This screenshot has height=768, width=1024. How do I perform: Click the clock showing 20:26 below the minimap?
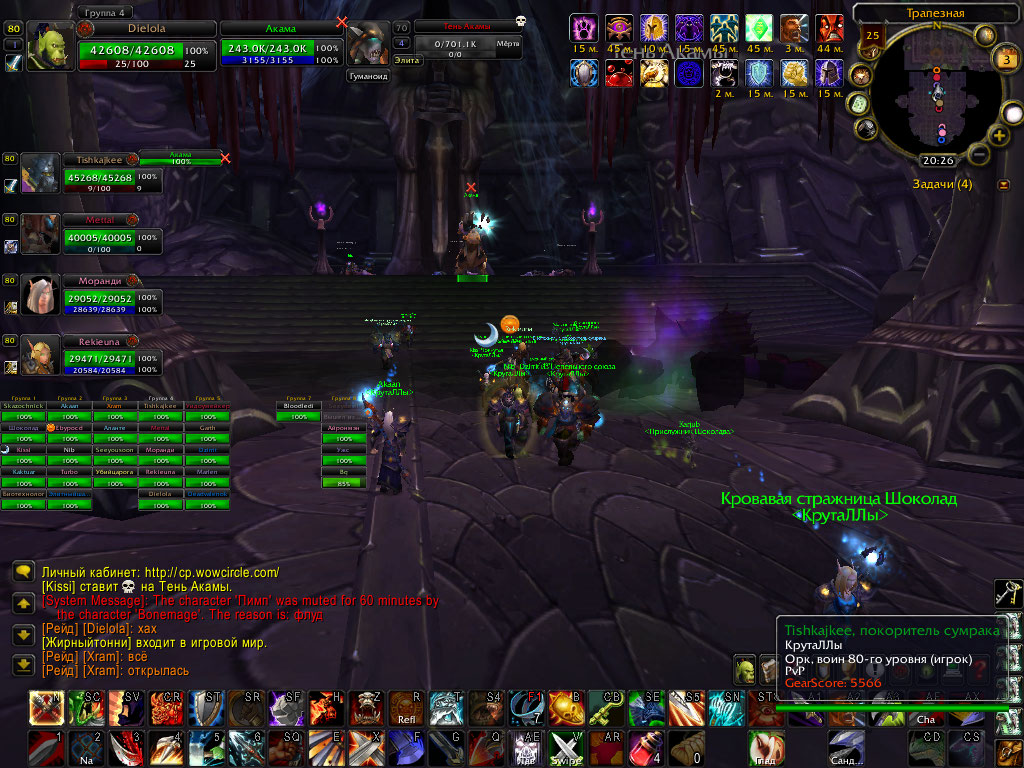pyautogui.click(x=937, y=160)
